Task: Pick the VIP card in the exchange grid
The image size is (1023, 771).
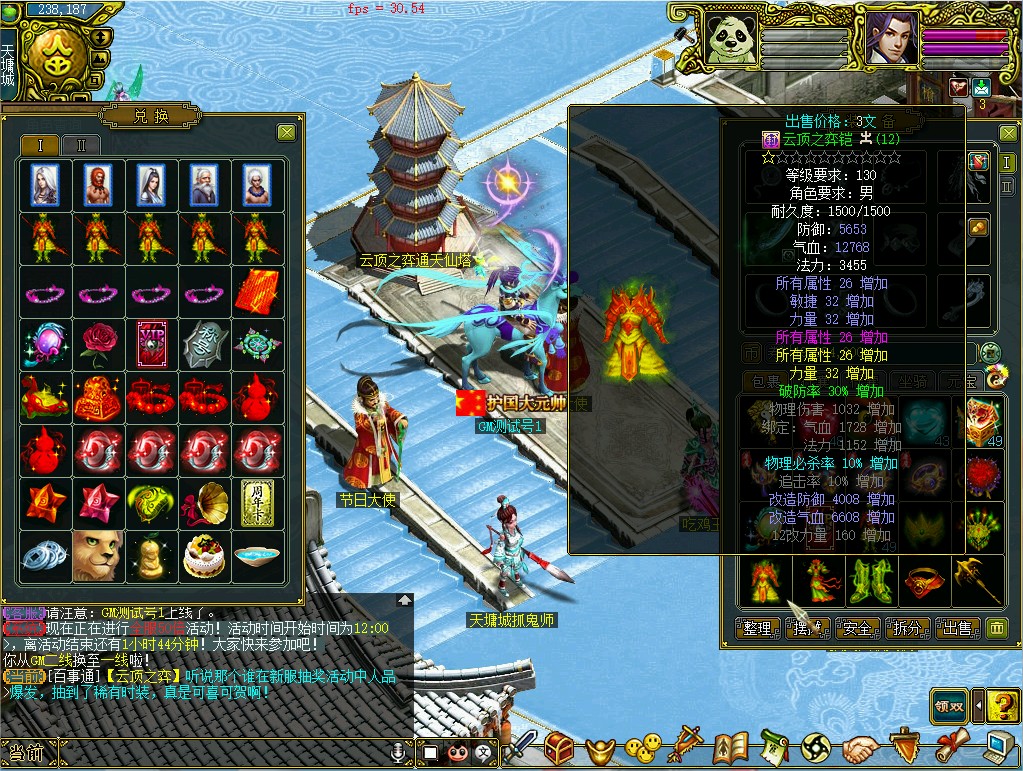Action: (x=151, y=341)
